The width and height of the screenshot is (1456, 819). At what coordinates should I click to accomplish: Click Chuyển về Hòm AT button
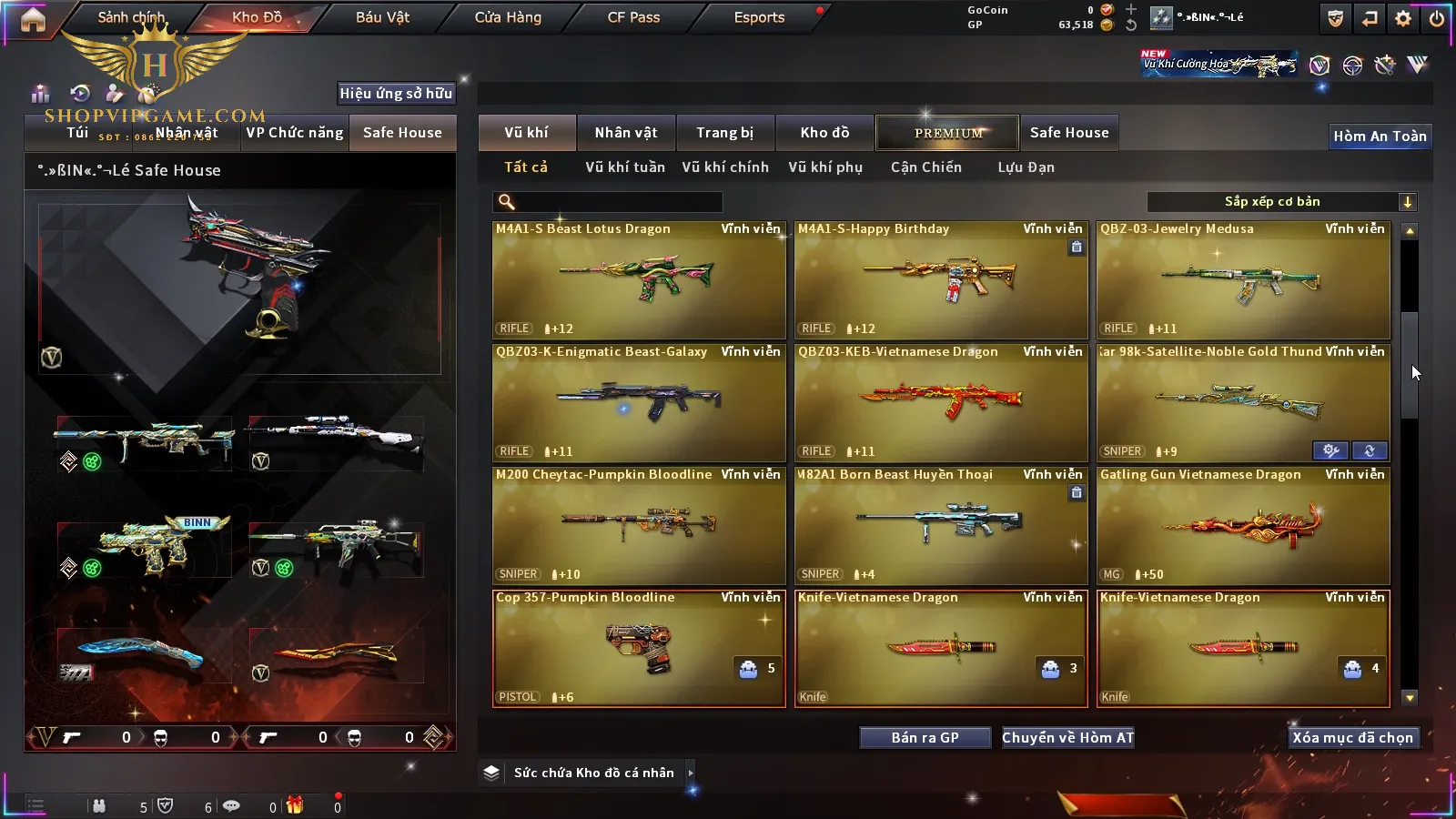pyautogui.click(x=1067, y=738)
